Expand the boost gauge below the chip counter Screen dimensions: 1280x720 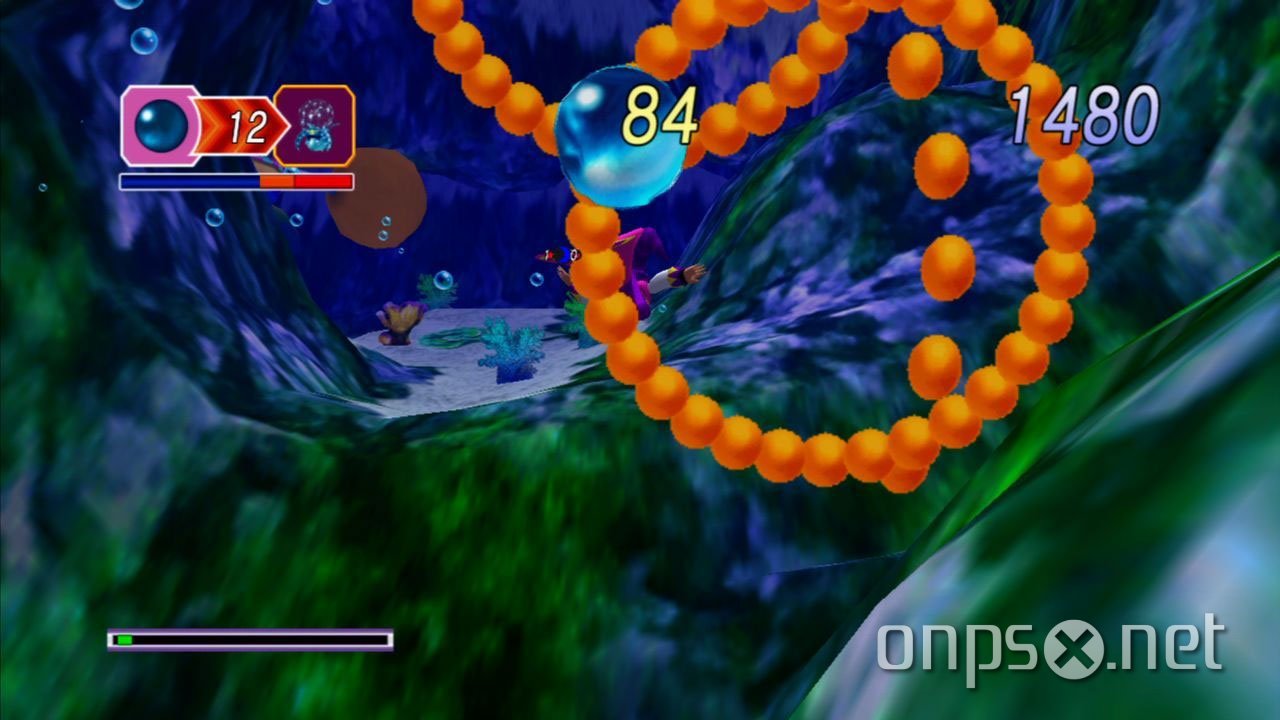point(235,181)
